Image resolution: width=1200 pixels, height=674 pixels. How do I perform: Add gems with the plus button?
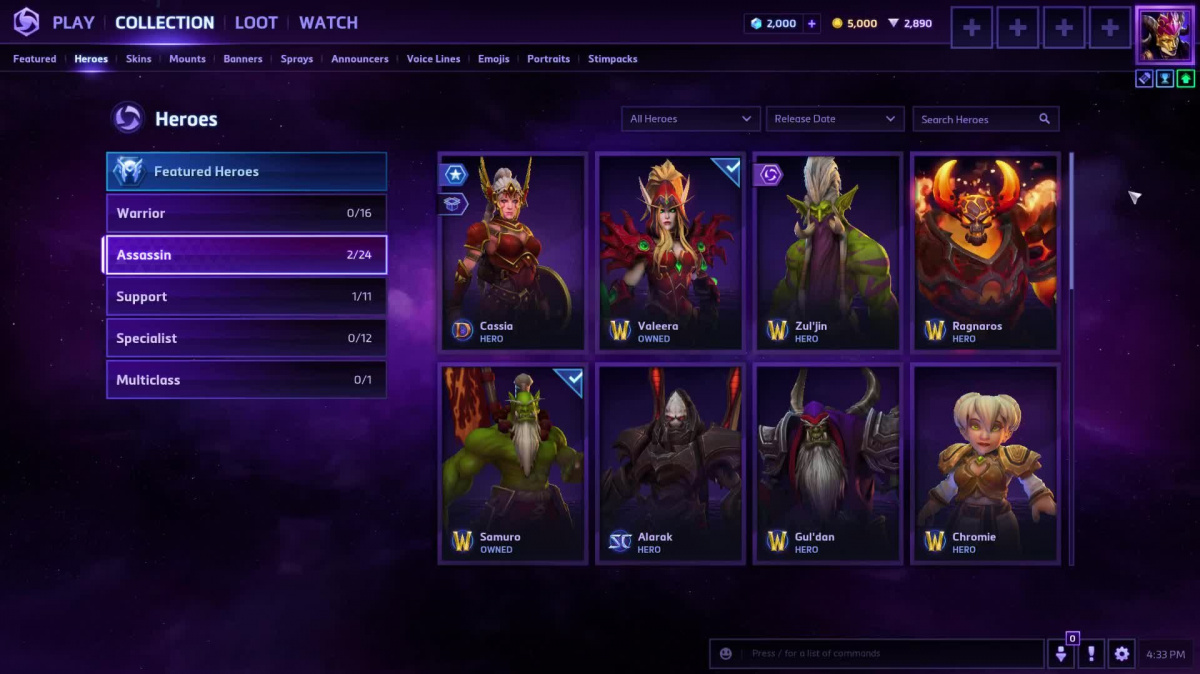[812, 24]
